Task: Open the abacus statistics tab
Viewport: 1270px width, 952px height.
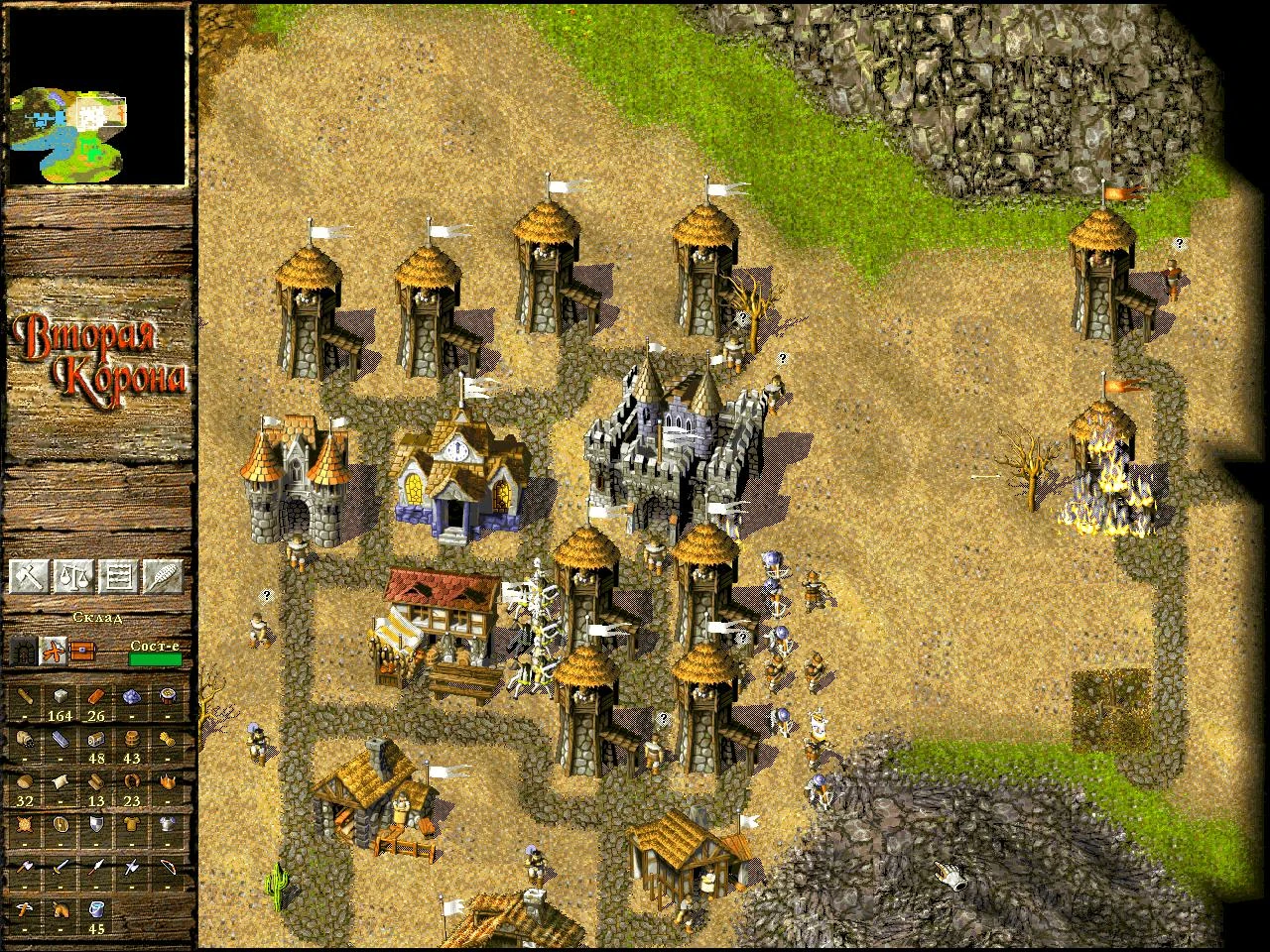Action: 120,575
